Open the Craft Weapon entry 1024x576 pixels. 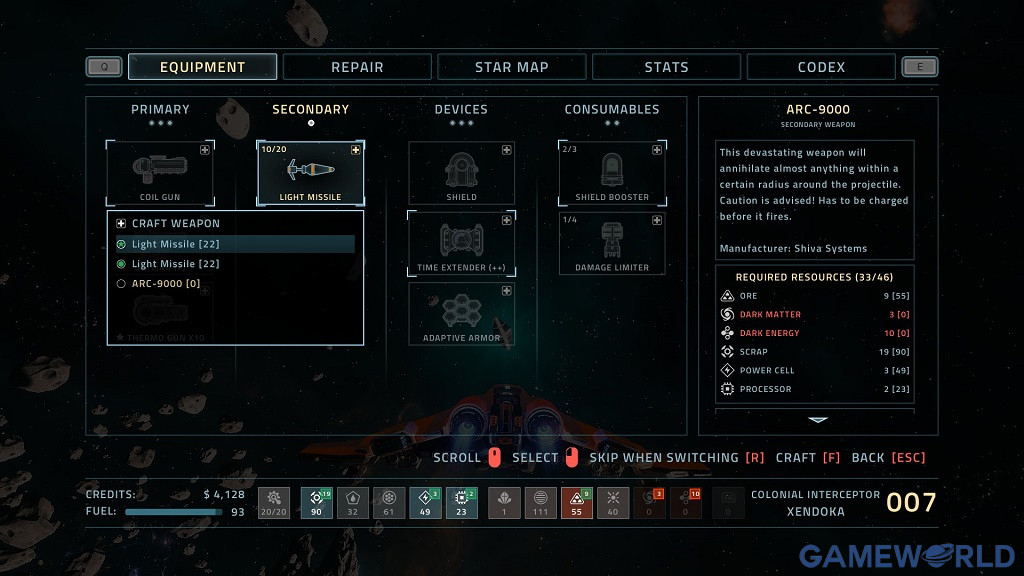pyautogui.click(x=176, y=224)
